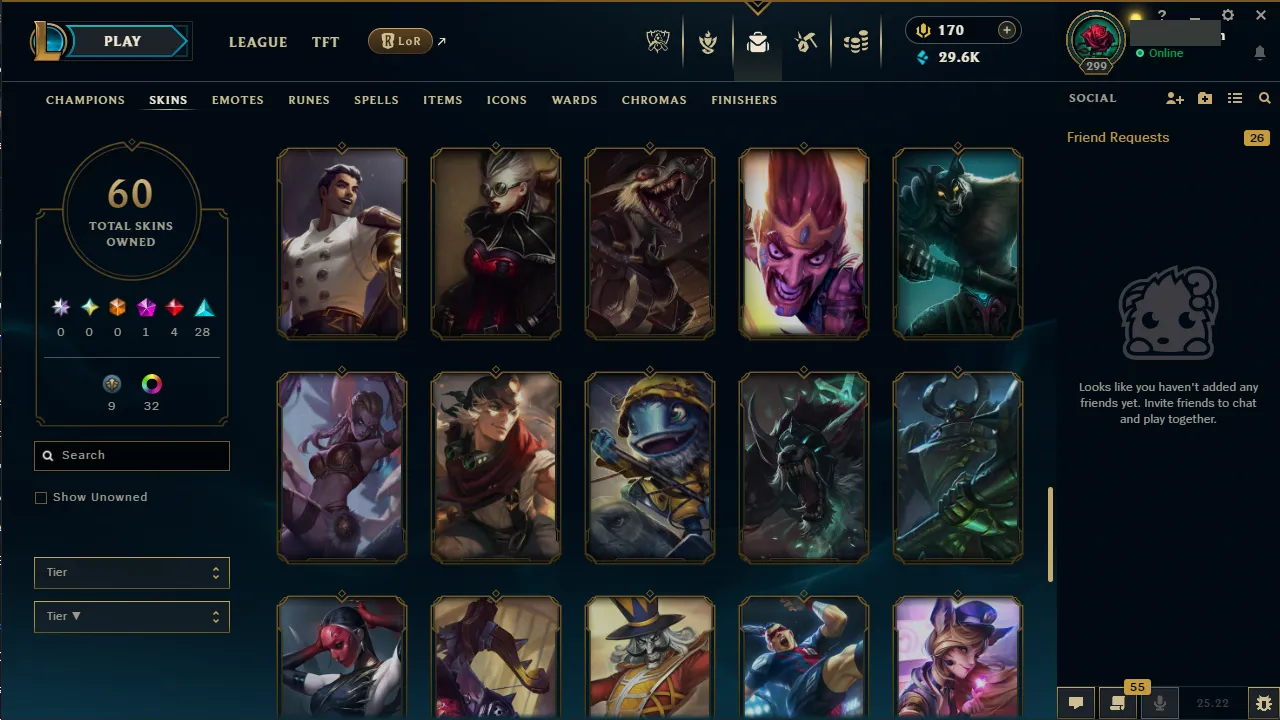This screenshot has width=1280, height=720.
Task: Open the missions journal icon
Action: [x=1117, y=703]
